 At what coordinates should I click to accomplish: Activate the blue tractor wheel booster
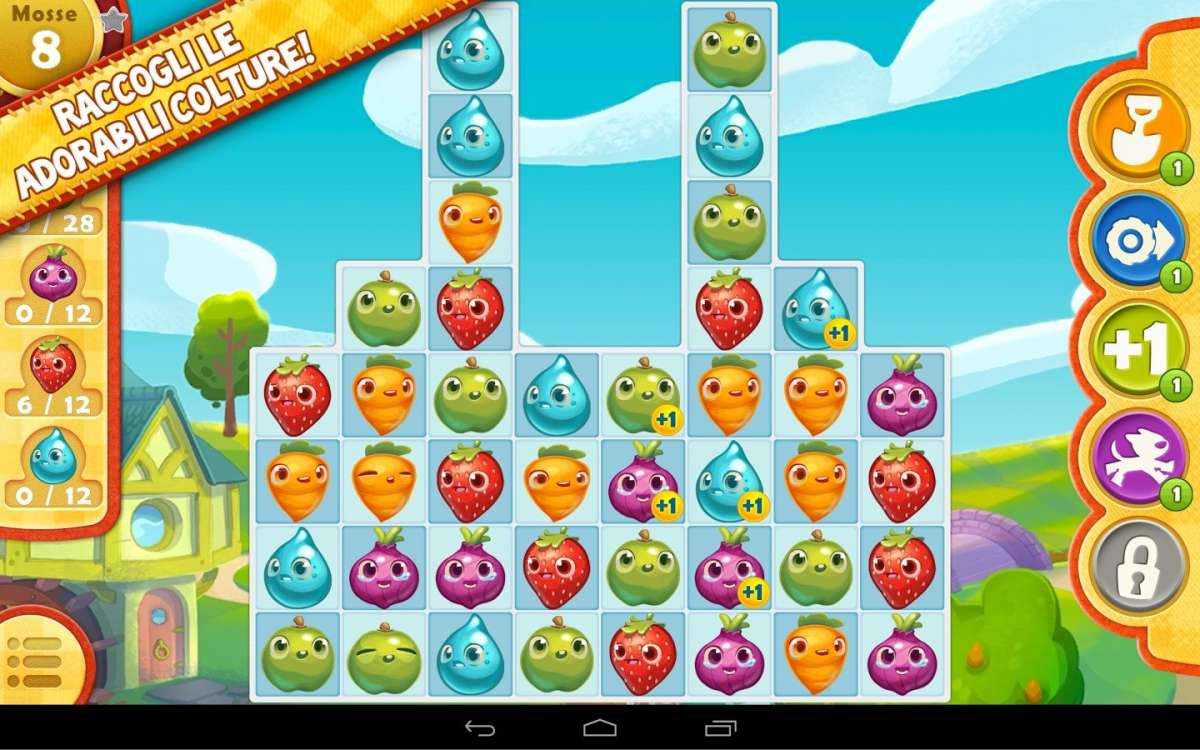(1126, 240)
